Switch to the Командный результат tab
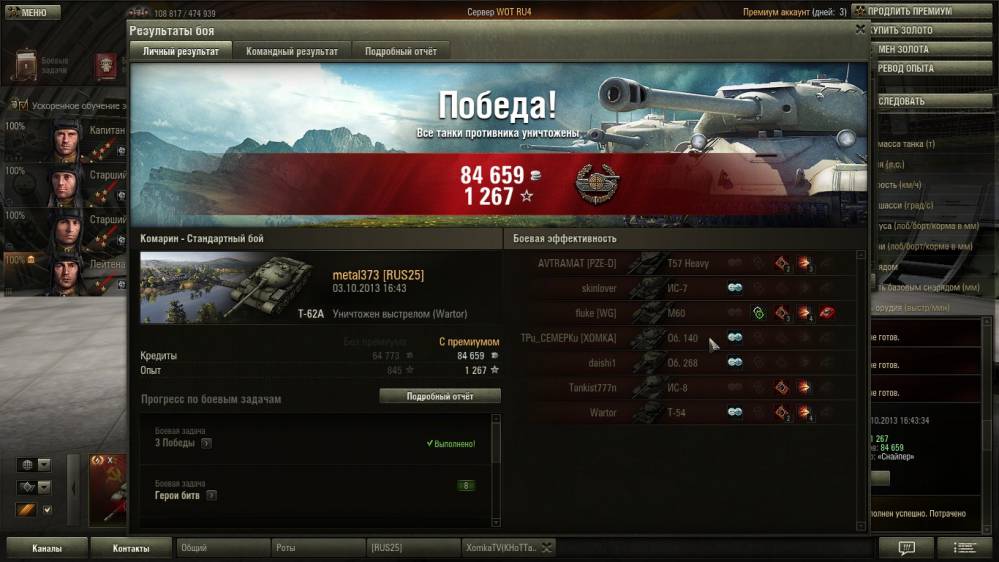This screenshot has width=999, height=562. tap(292, 51)
